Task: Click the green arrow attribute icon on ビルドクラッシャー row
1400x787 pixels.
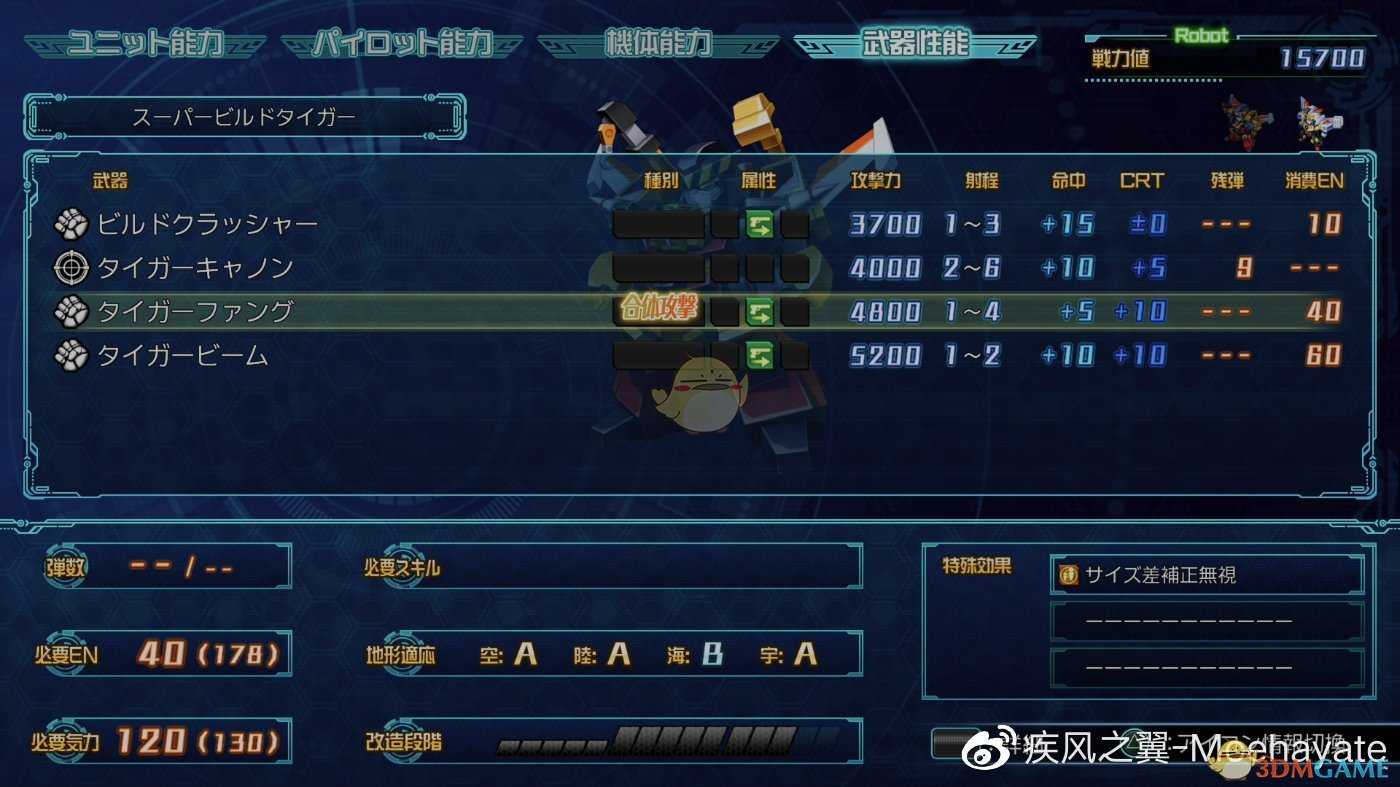Action: point(761,224)
